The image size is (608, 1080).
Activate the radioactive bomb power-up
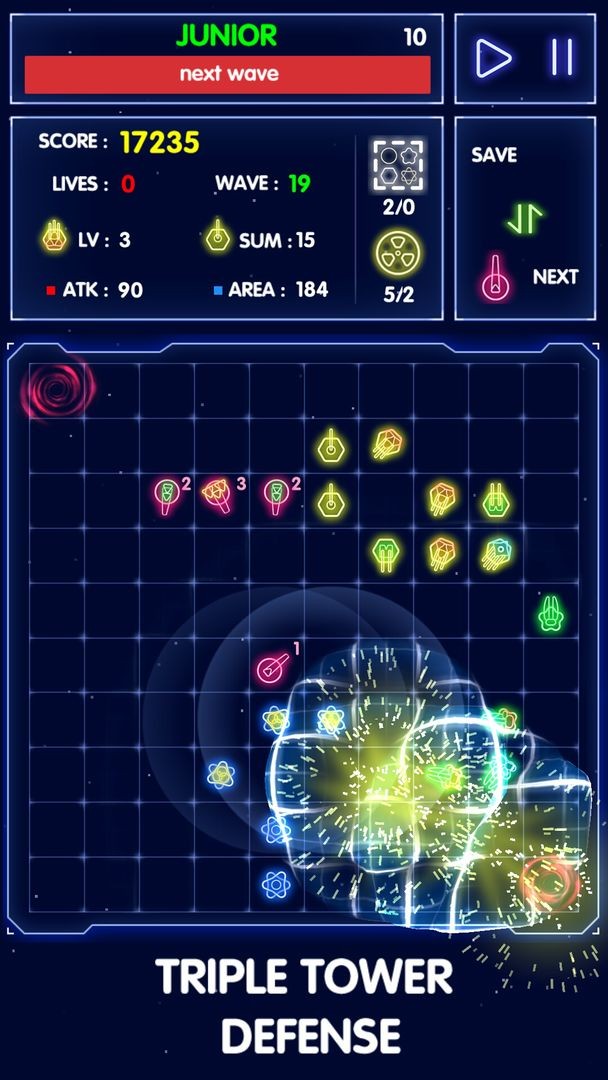click(398, 254)
